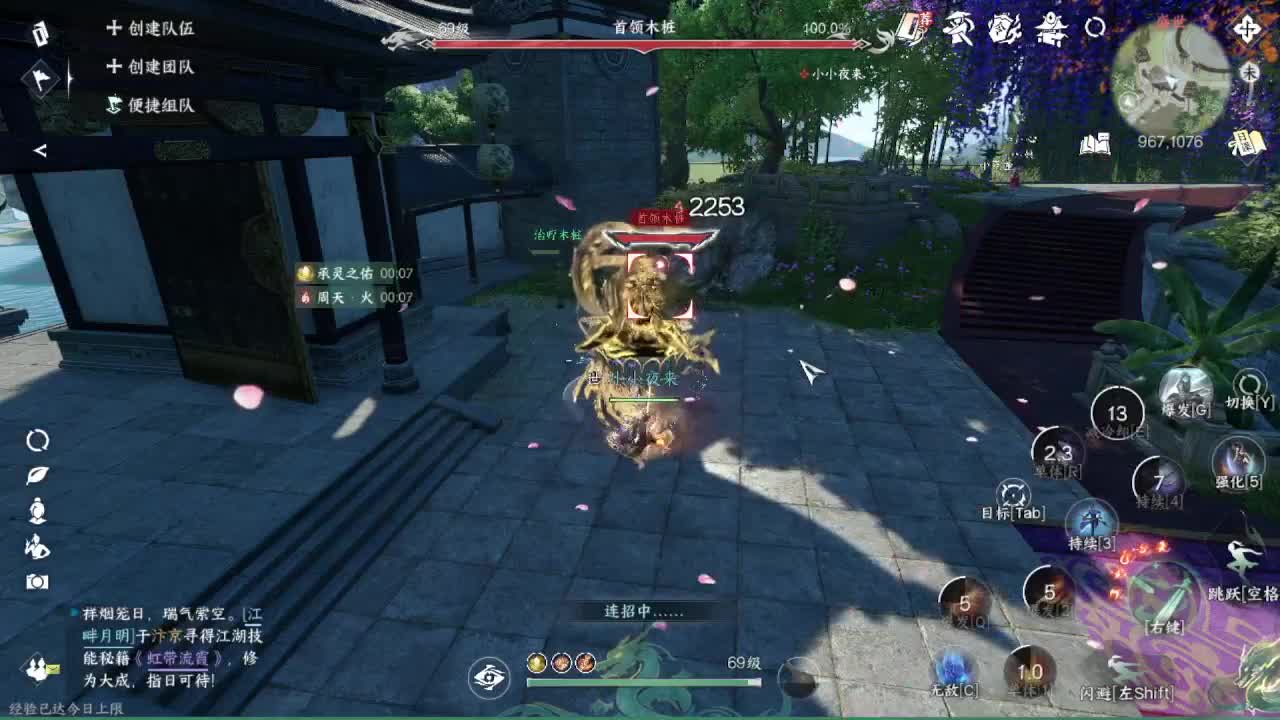Click the martial artist icon in top toolbar

[959, 30]
